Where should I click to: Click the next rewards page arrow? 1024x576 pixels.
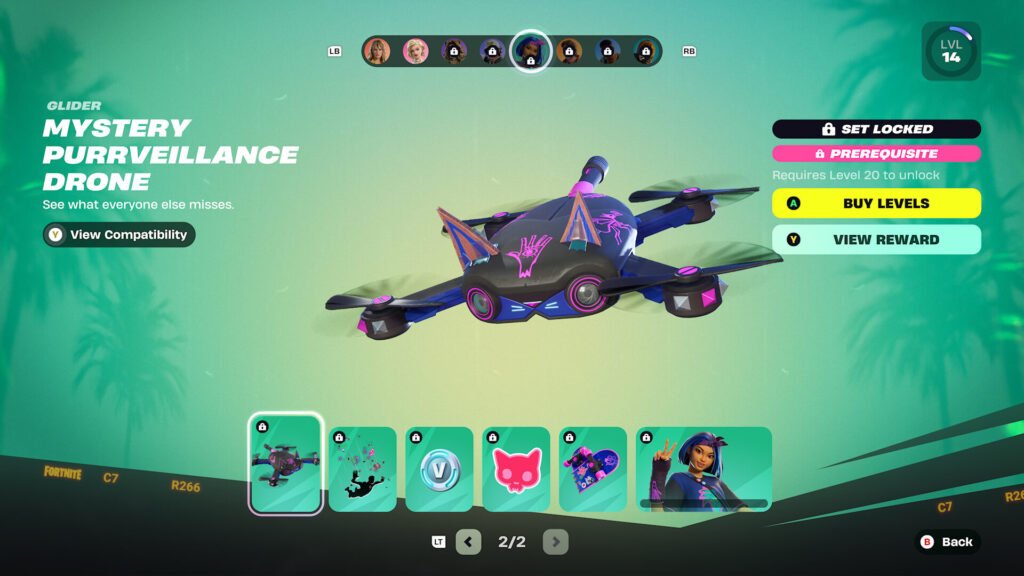point(556,542)
